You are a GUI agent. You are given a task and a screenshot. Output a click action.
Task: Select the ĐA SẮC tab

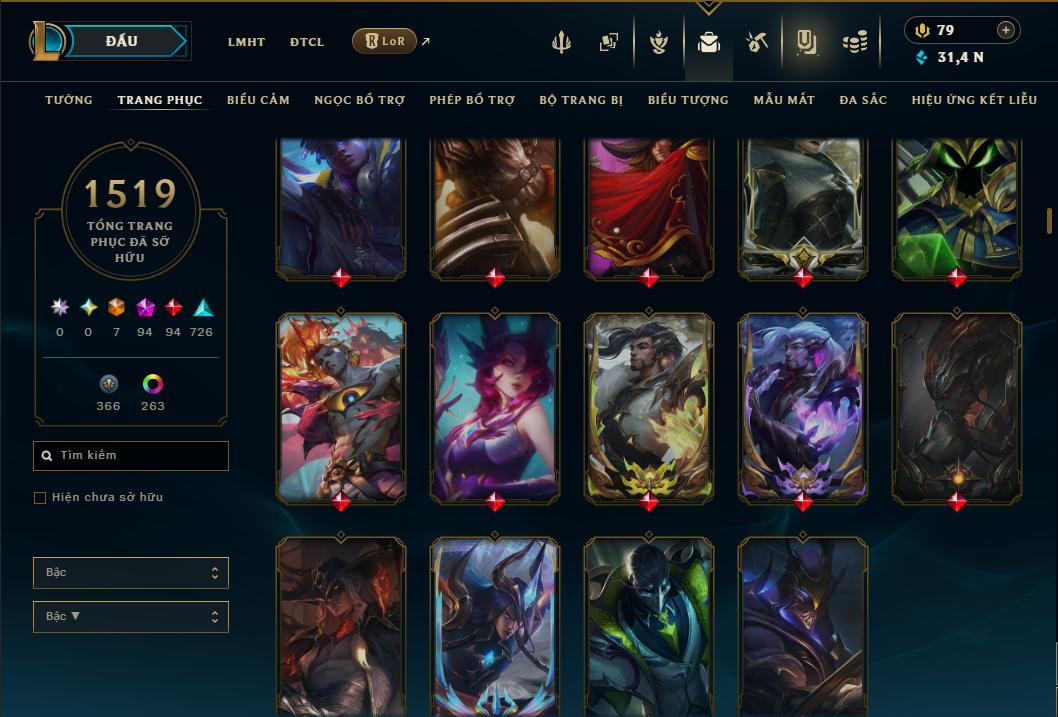863,100
